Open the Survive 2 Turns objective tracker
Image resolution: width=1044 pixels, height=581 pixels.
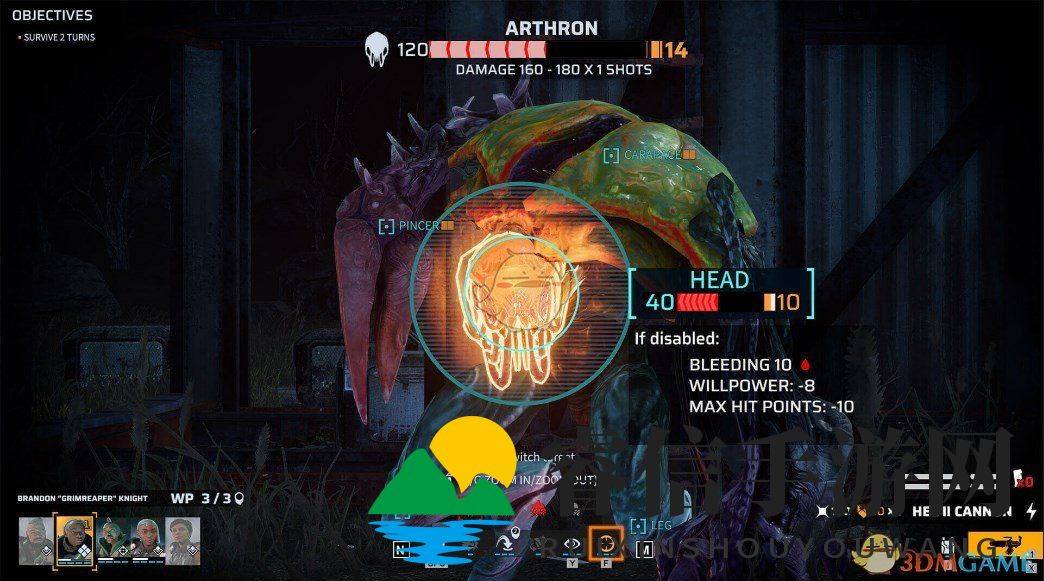click(58, 37)
